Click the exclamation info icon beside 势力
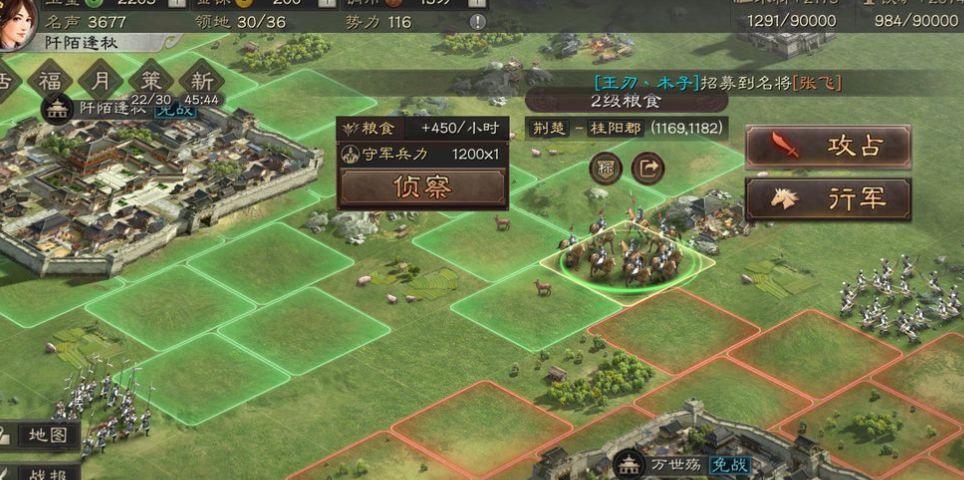 pyautogui.click(x=478, y=21)
